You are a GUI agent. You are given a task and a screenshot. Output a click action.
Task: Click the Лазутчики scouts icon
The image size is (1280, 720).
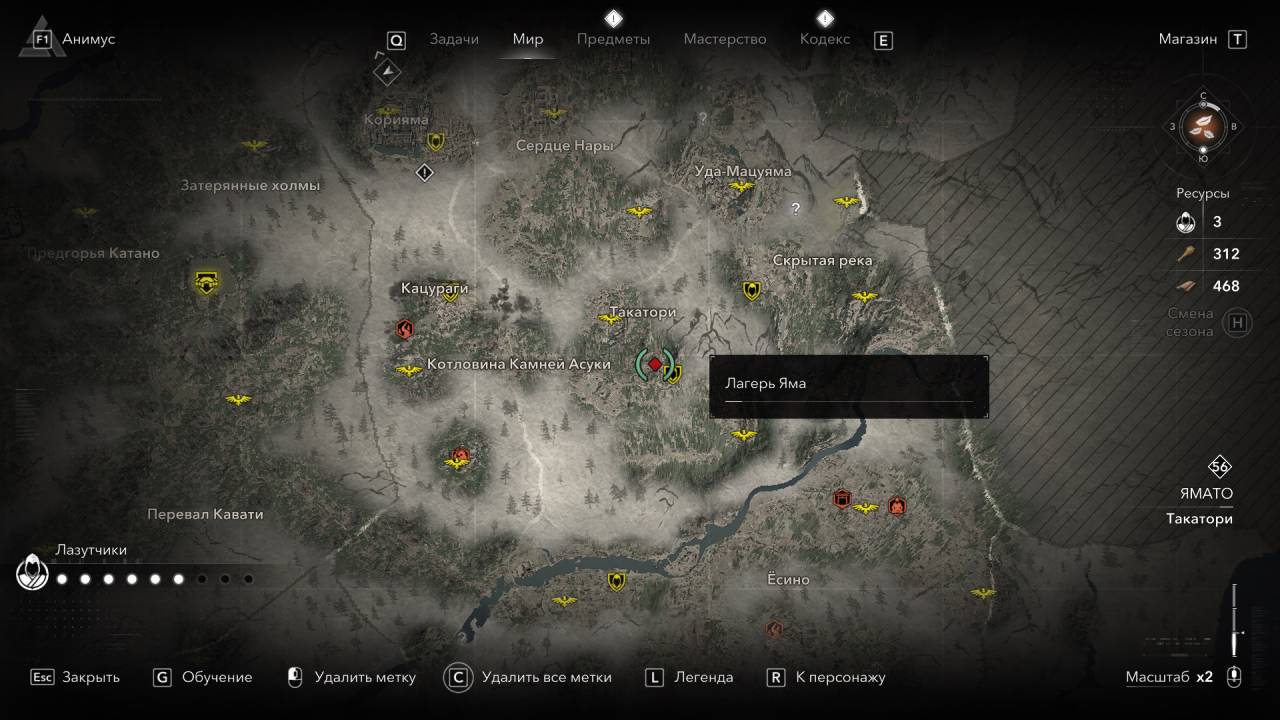[x=33, y=573]
